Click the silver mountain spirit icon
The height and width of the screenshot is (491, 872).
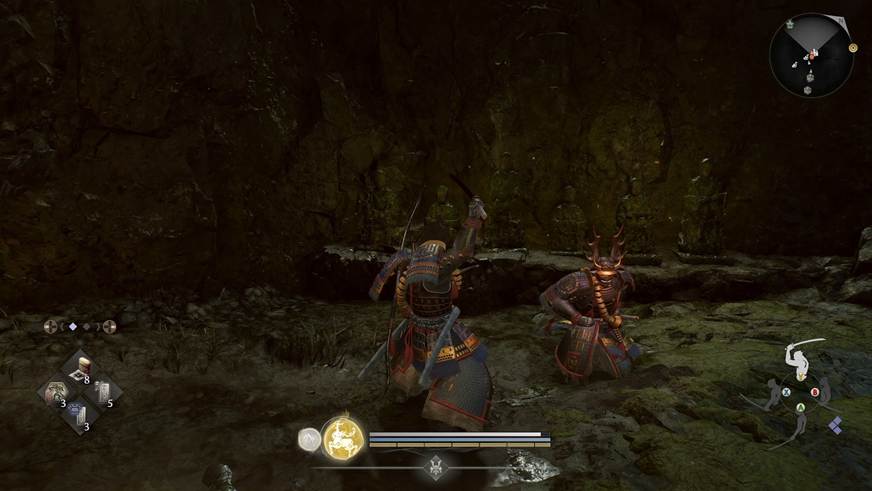pyautogui.click(x=309, y=439)
